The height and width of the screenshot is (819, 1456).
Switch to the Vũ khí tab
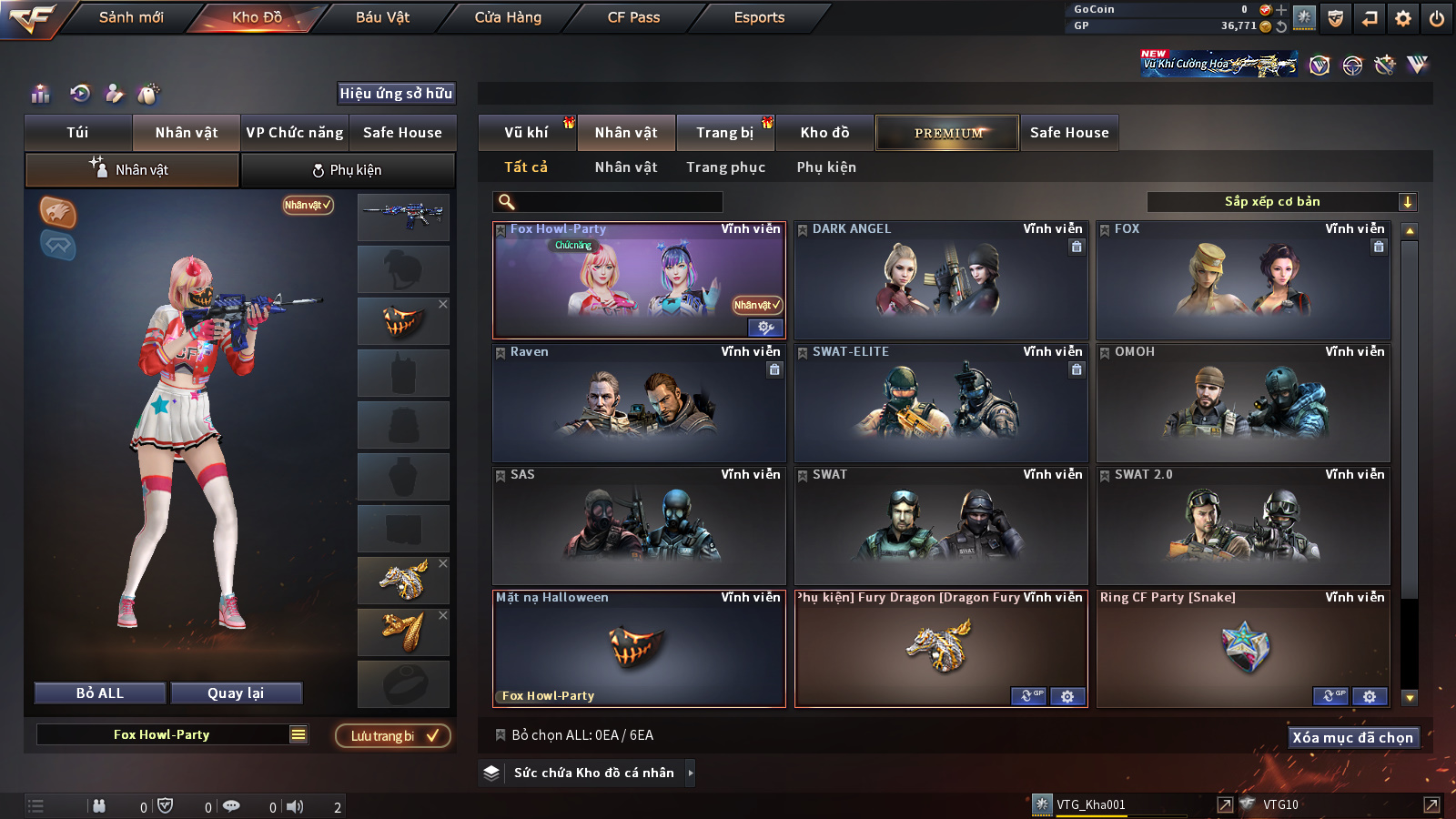coord(526,133)
